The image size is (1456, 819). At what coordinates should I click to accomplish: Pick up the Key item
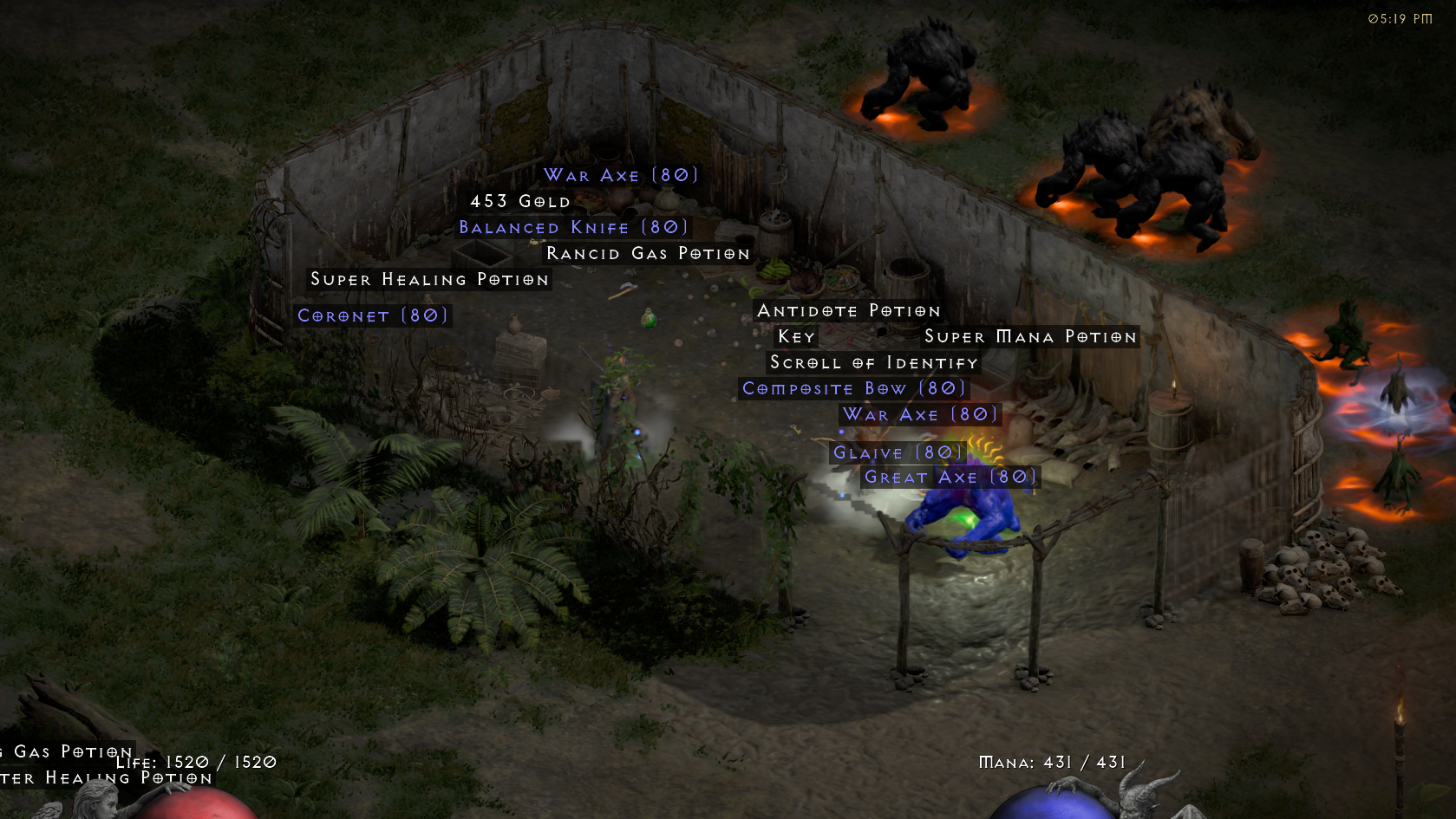(796, 336)
